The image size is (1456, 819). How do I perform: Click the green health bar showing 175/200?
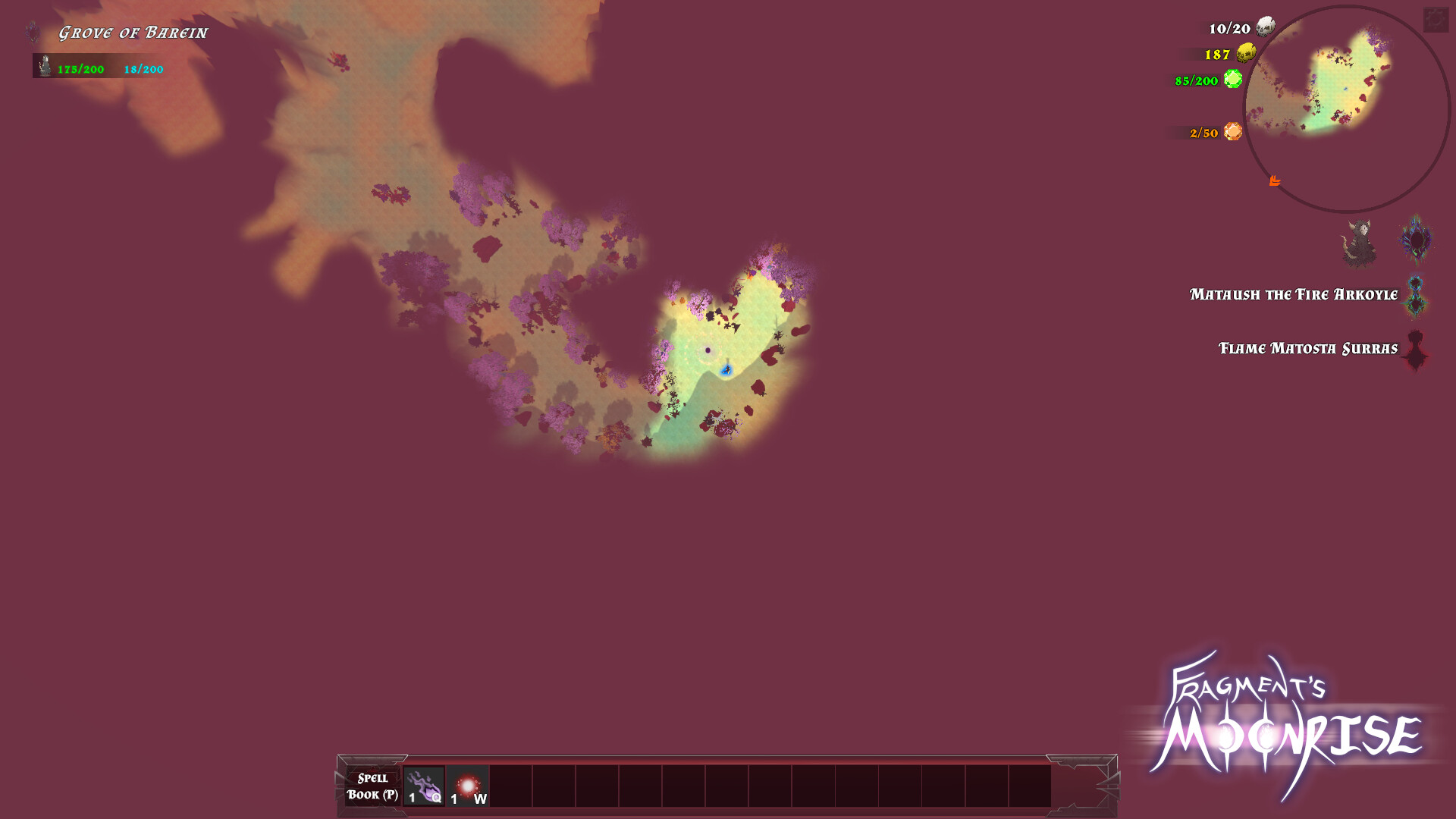(80, 68)
